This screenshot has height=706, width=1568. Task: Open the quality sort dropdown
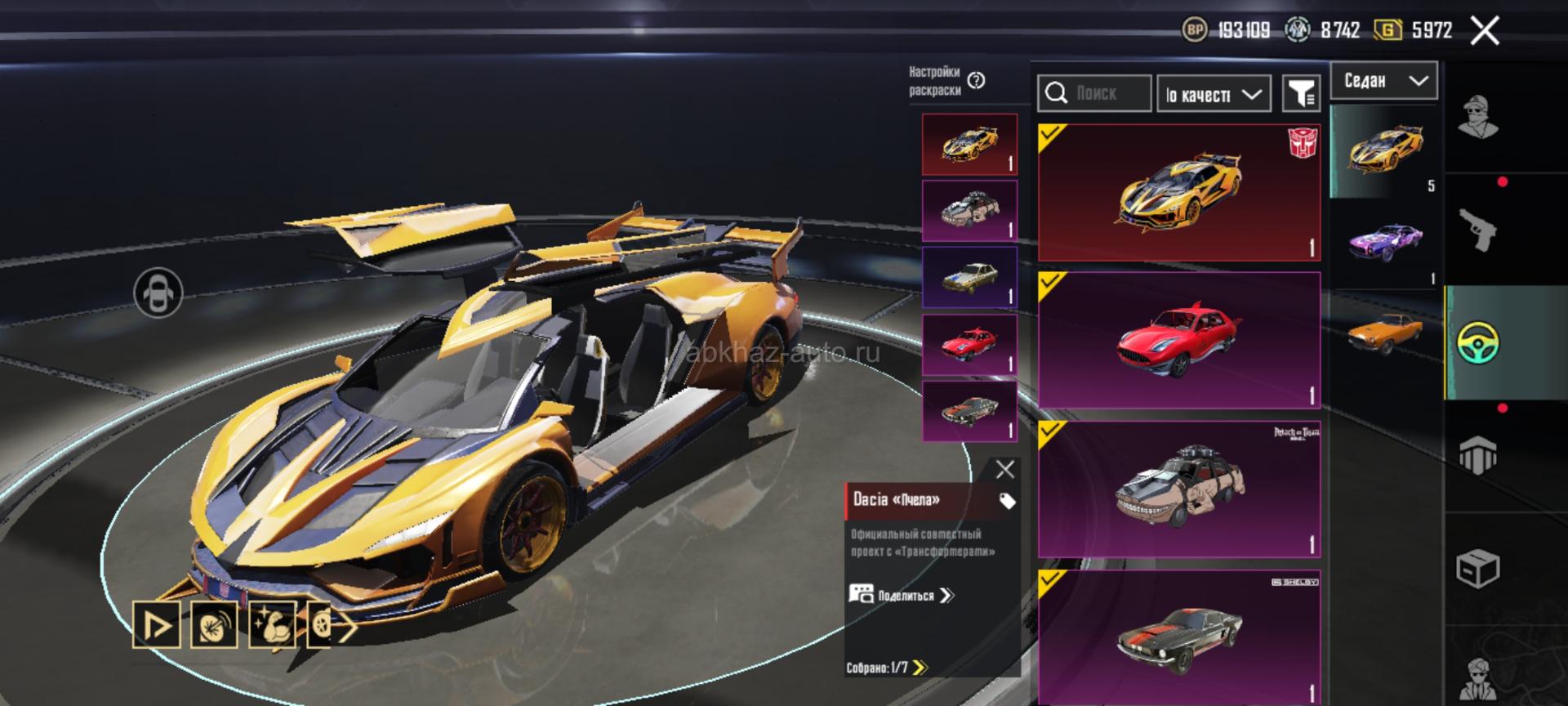1213,95
